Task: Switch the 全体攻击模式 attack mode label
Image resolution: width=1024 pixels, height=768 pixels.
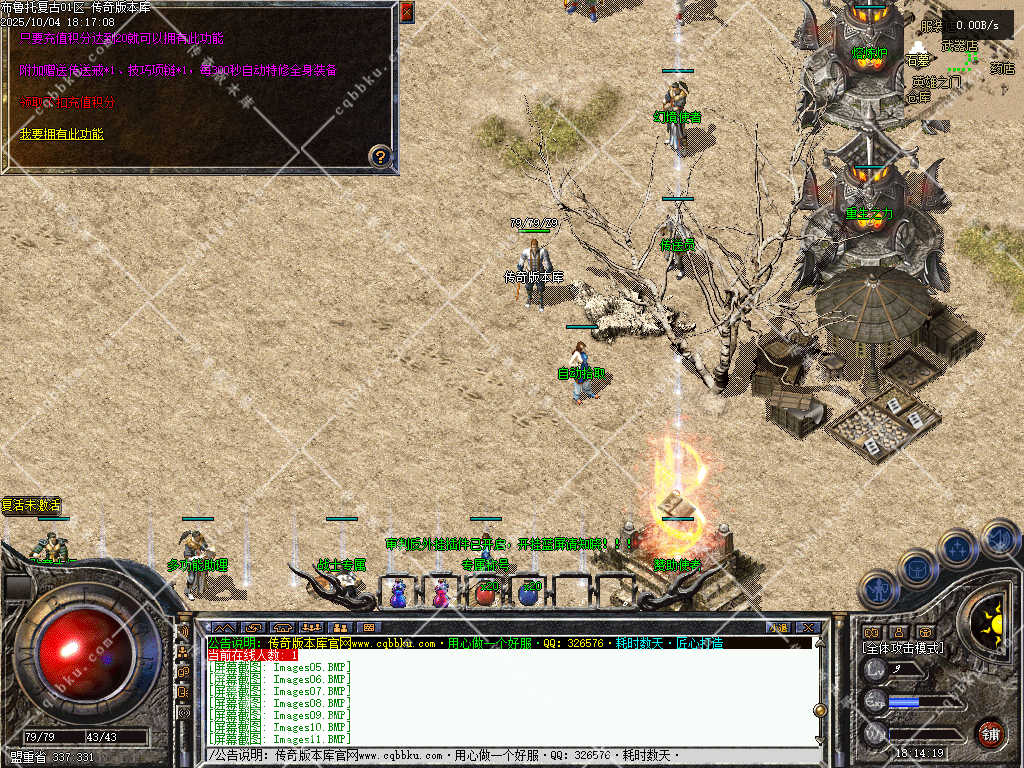Action: (903, 648)
